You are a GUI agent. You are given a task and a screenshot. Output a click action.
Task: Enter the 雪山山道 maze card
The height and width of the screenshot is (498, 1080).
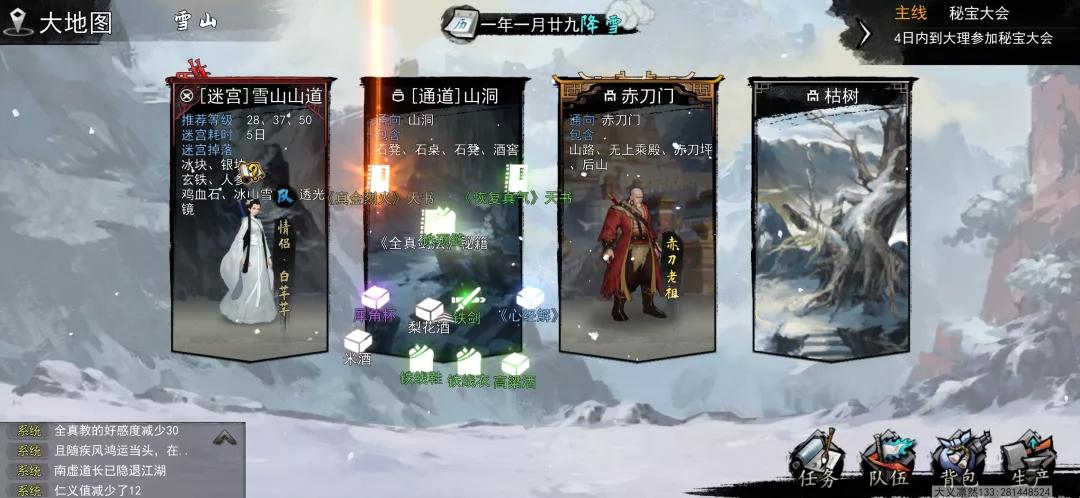(x=250, y=215)
